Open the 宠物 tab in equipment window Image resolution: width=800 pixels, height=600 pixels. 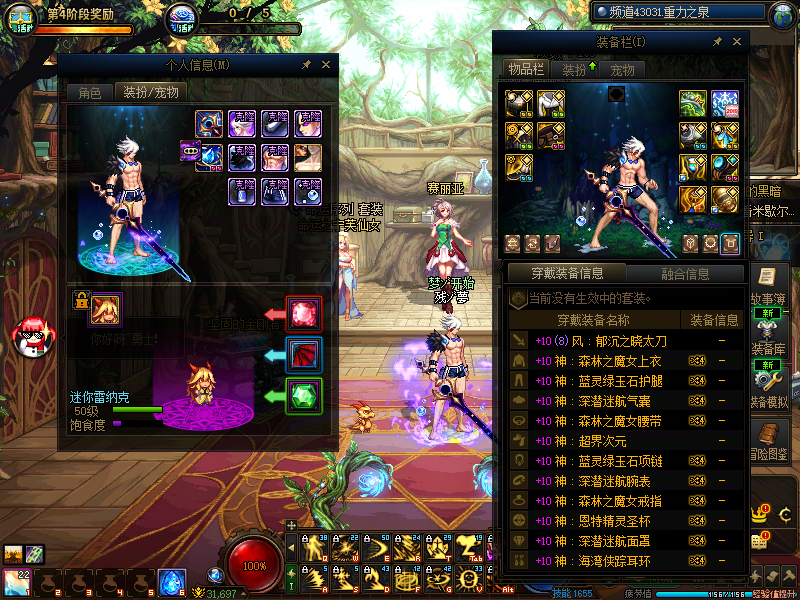(623, 69)
